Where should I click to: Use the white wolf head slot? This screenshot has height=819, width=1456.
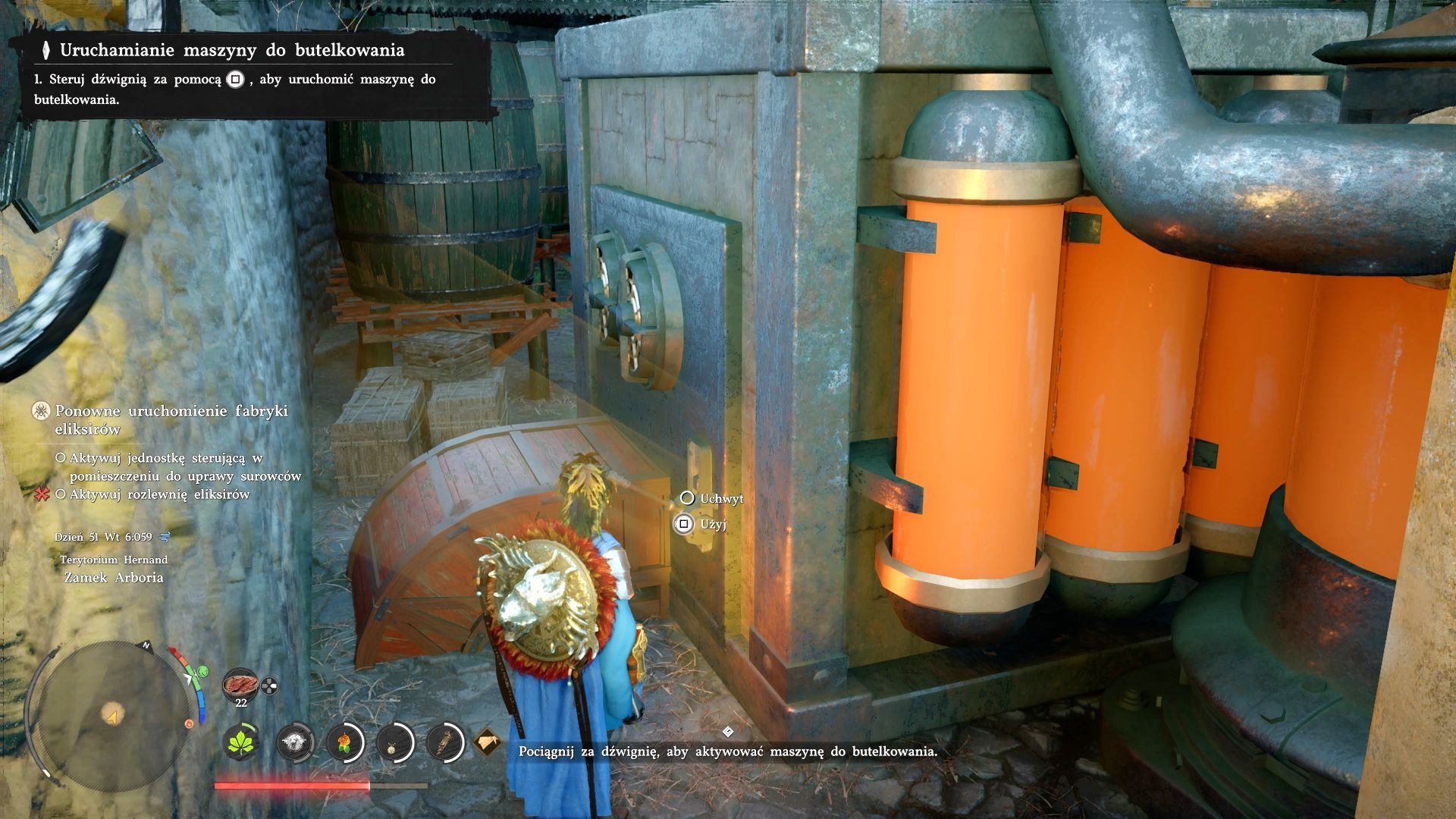pyautogui.click(x=295, y=742)
